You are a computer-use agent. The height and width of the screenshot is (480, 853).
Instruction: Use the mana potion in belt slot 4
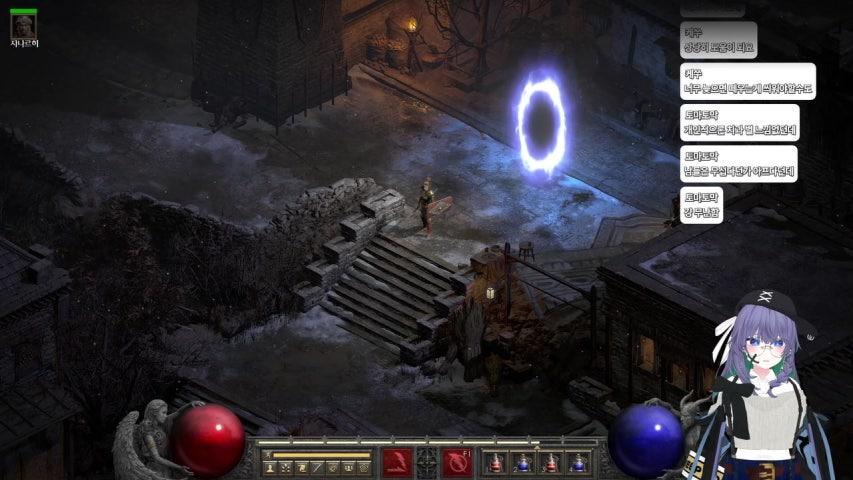point(578,463)
